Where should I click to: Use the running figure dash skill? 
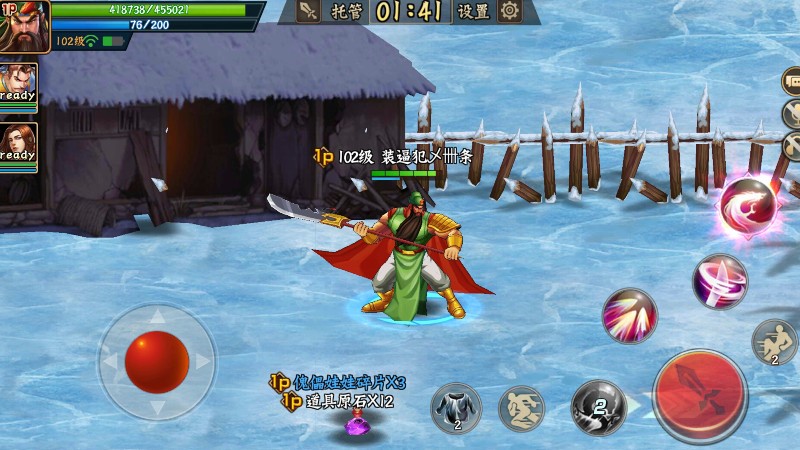[522, 408]
